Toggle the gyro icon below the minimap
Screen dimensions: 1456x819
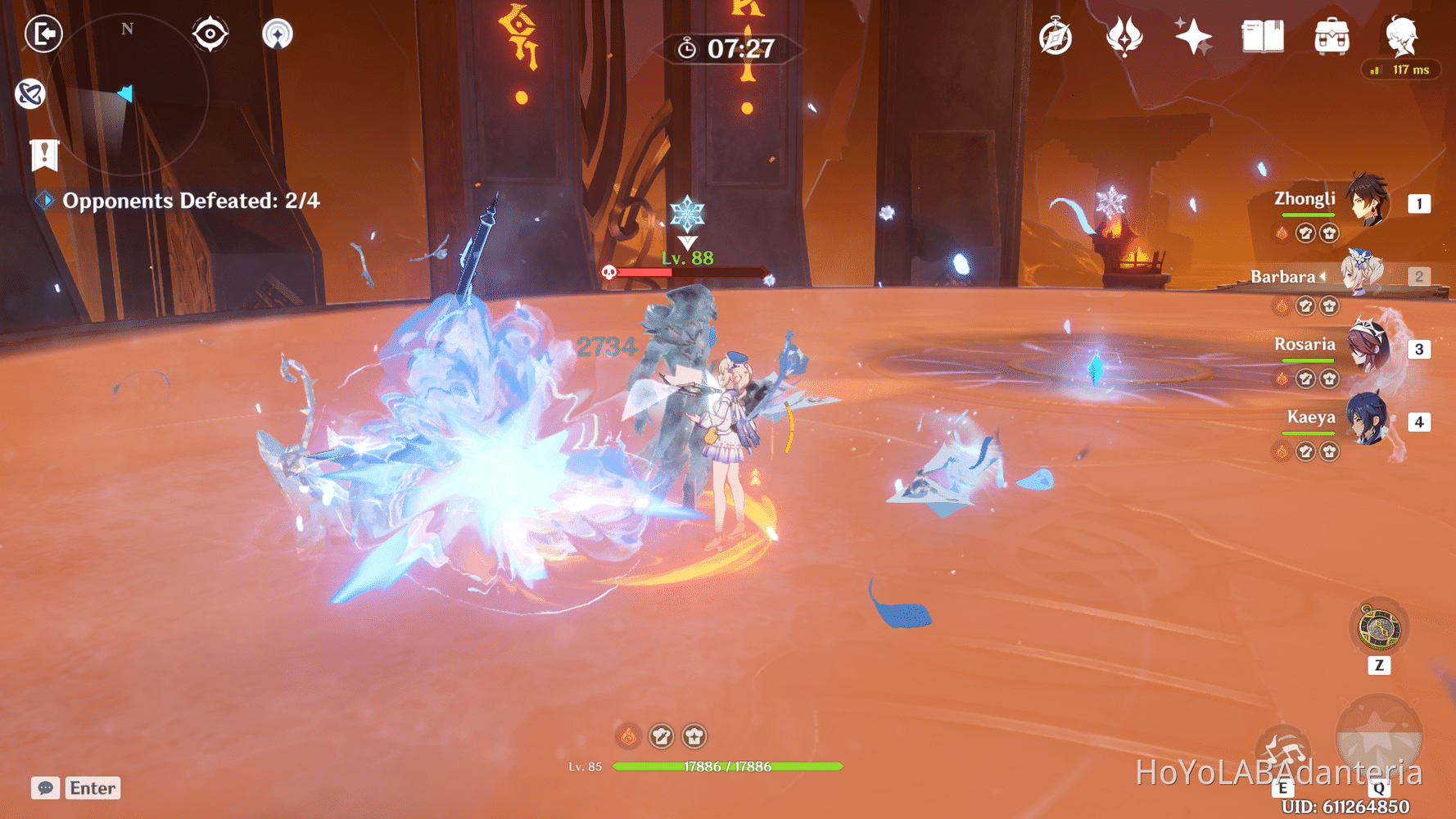pyautogui.click(x=30, y=93)
